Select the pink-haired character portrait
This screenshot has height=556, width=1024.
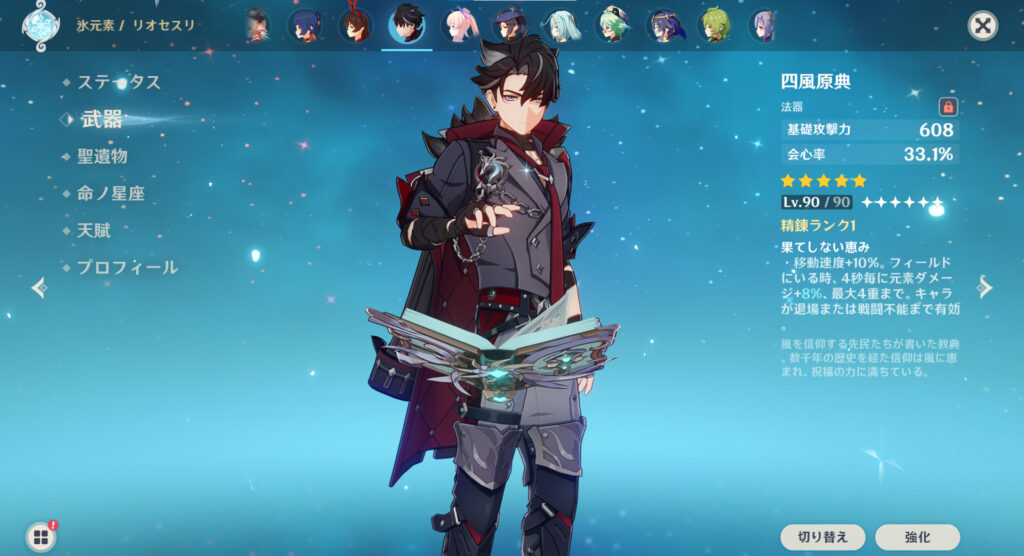click(459, 25)
